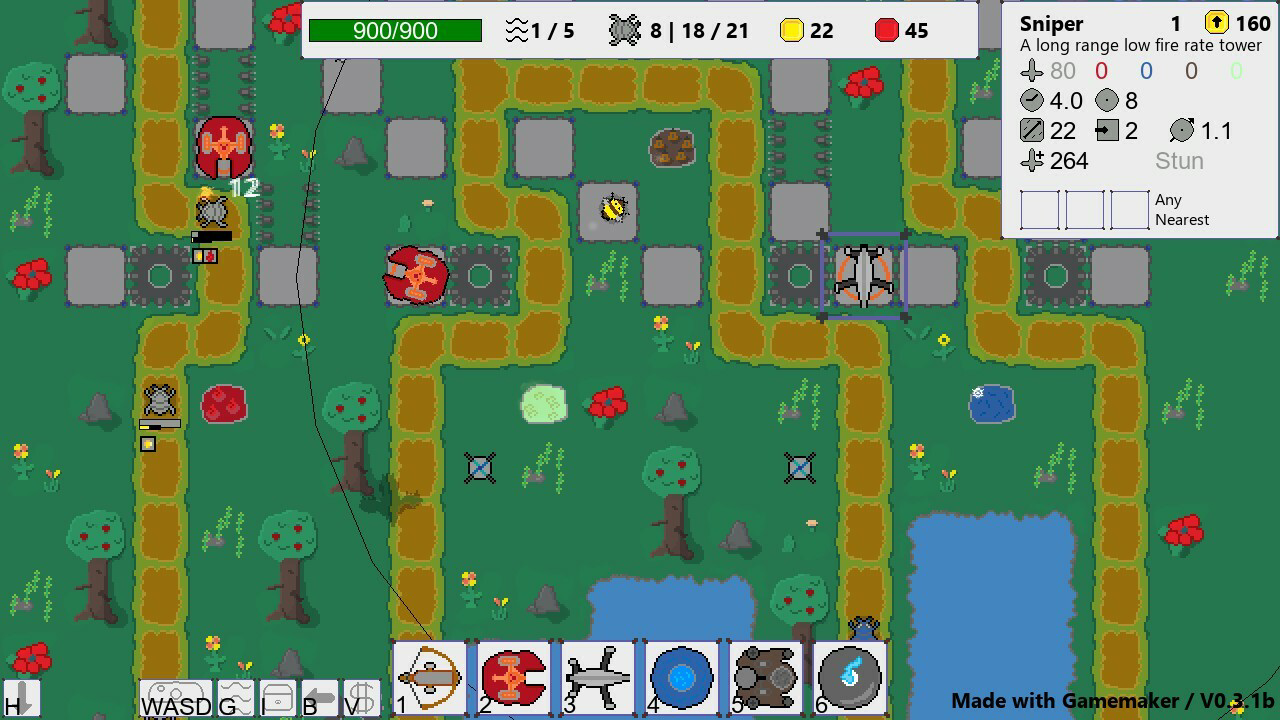
Task: Select the mortar tower in slot 6
Action: [847, 678]
